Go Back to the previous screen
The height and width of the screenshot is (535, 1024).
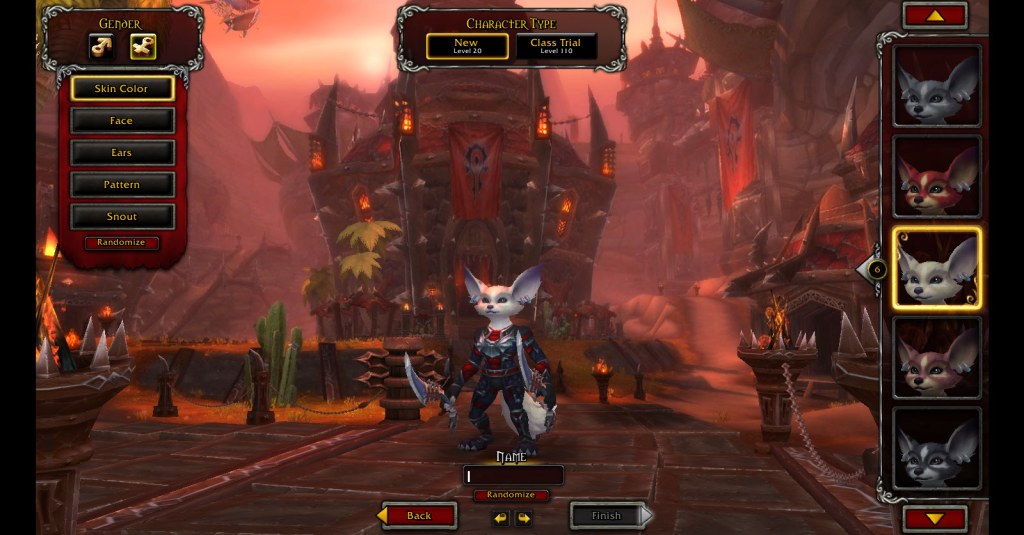tap(418, 516)
